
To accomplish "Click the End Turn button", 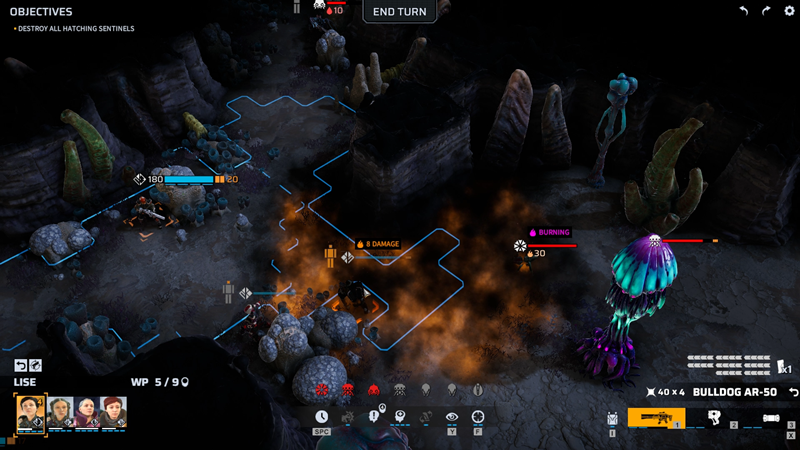I will click(399, 12).
